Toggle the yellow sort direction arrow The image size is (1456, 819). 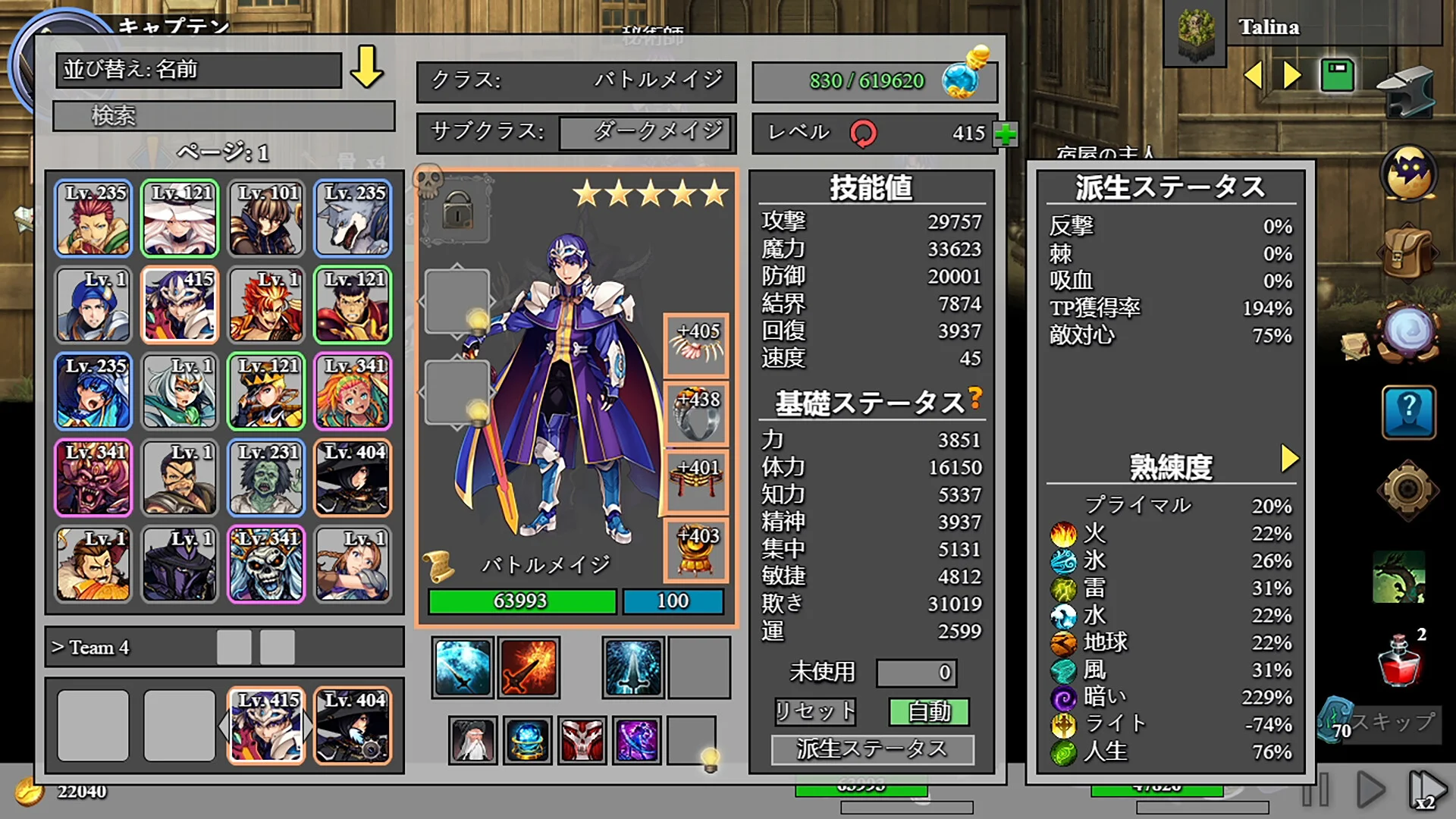(367, 67)
